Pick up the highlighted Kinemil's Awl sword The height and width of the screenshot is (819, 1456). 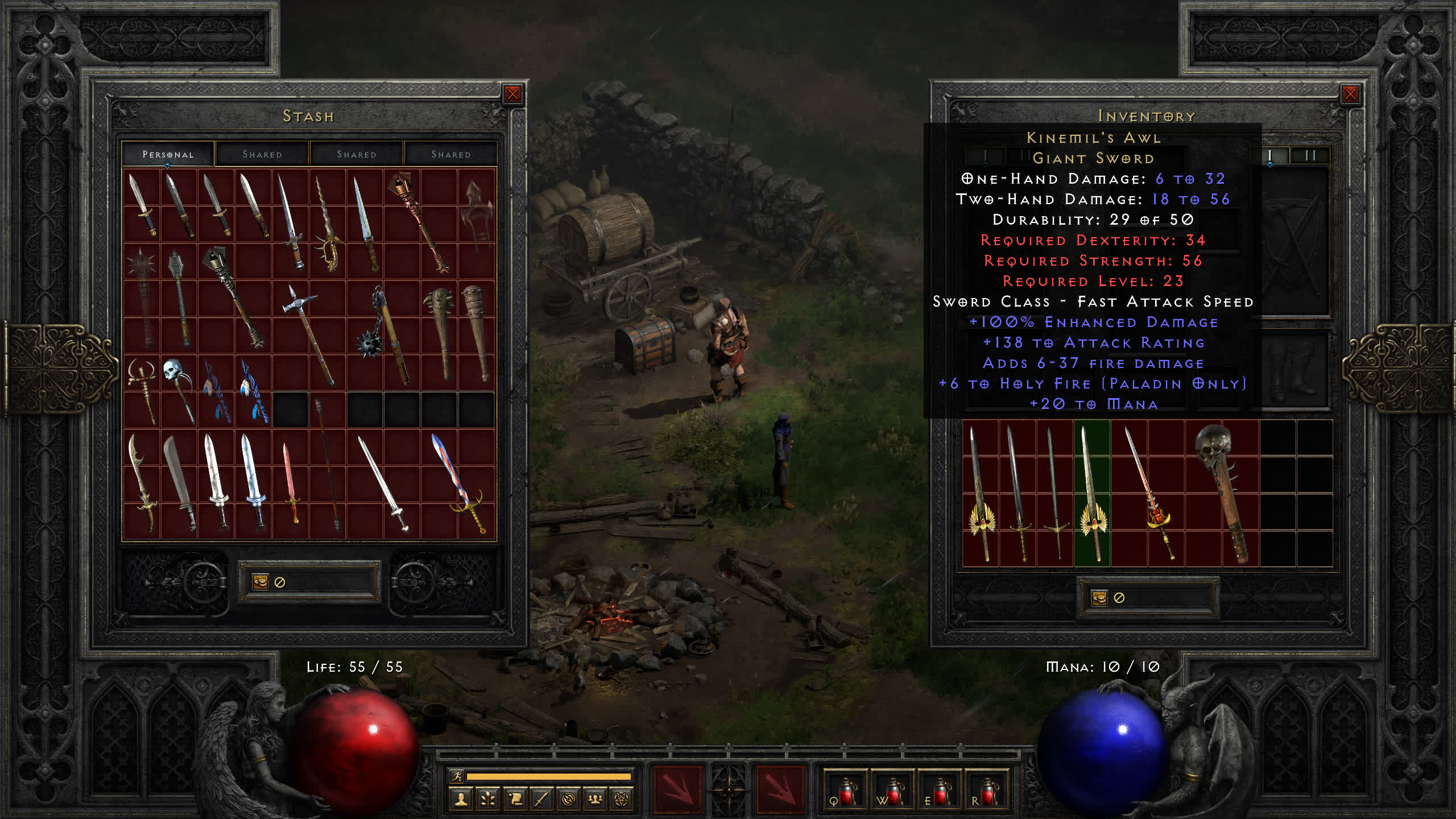[x=1092, y=492]
